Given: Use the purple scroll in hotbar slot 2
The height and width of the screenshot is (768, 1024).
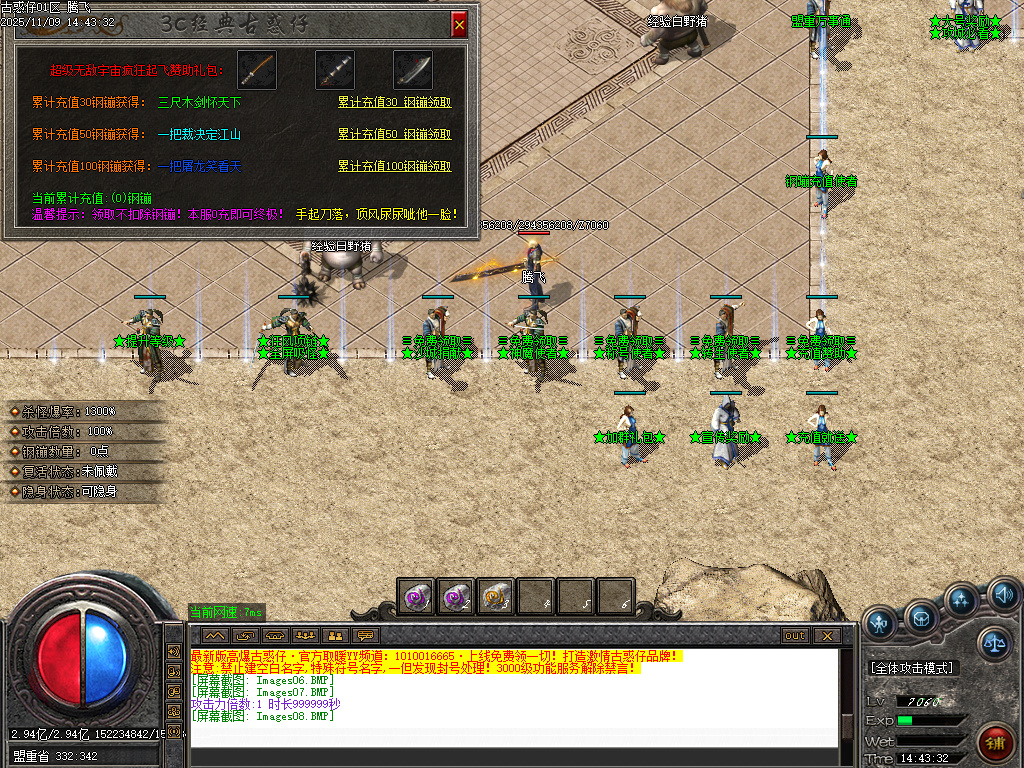Looking at the screenshot, I should [456, 596].
